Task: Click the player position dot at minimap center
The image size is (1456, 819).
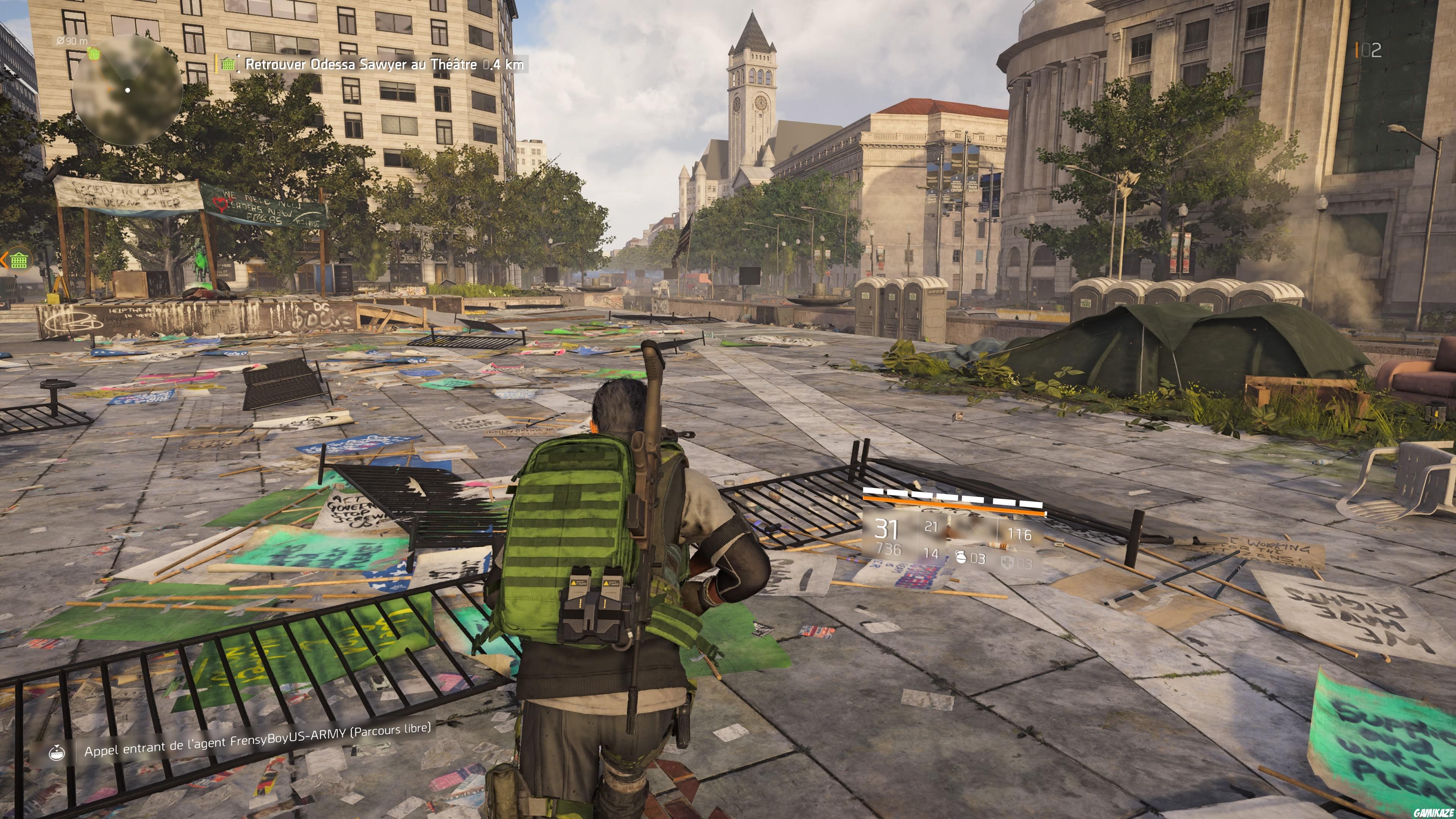Action: tap(128, 91)
